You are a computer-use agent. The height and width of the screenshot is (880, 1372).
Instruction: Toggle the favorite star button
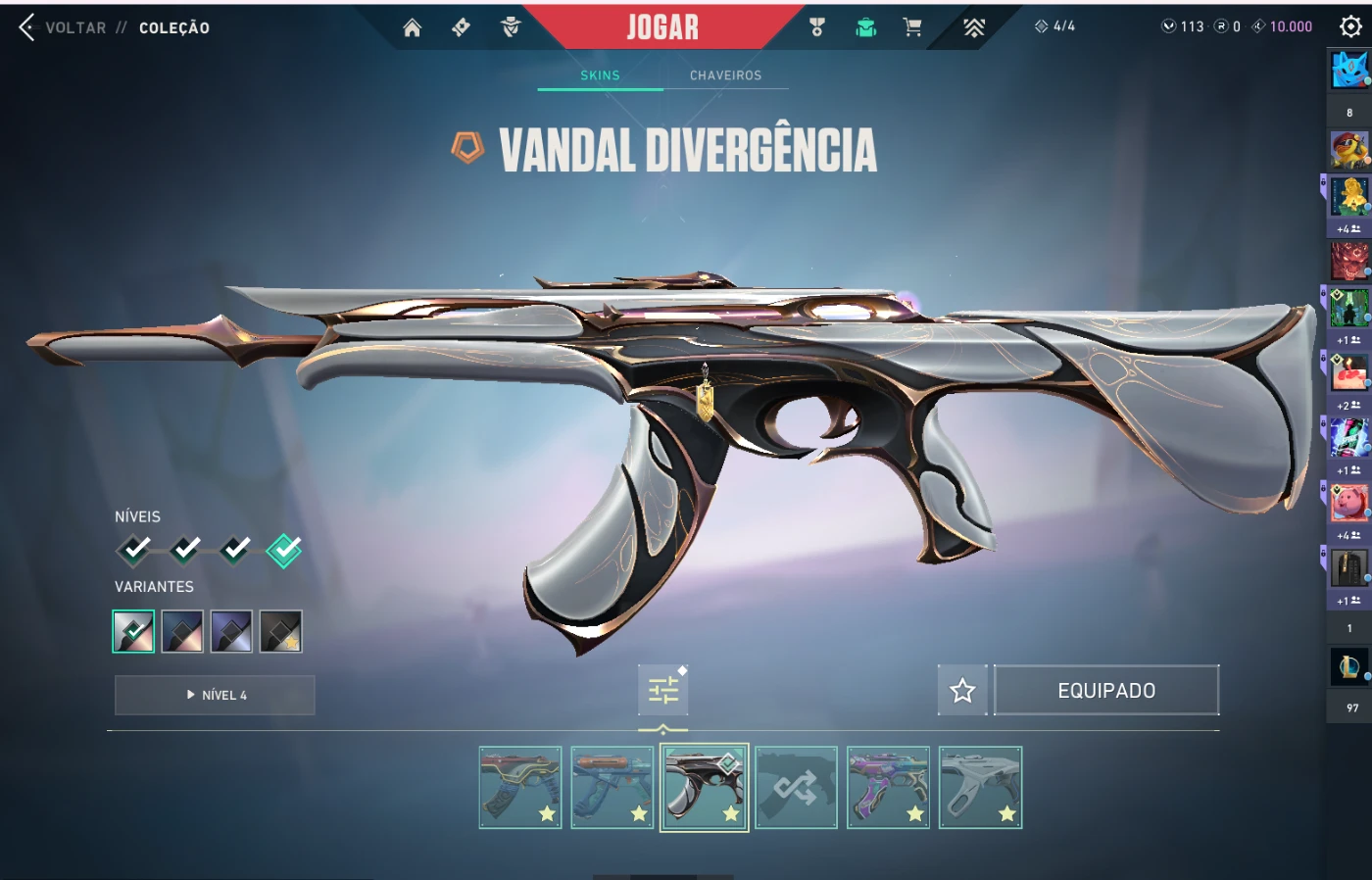tap(962, 691)
